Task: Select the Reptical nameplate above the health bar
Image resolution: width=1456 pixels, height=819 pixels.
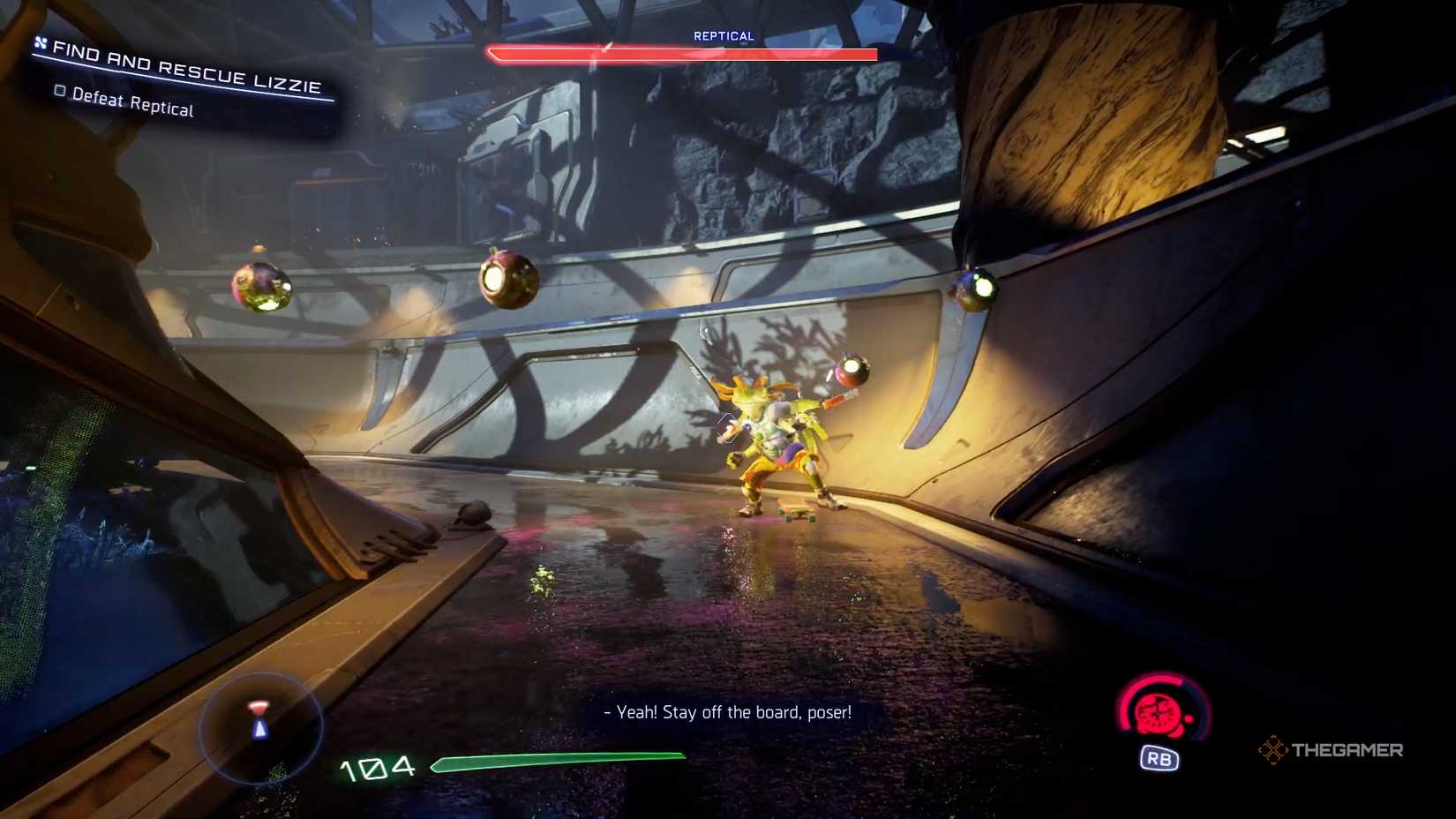Action: (723, 36)
